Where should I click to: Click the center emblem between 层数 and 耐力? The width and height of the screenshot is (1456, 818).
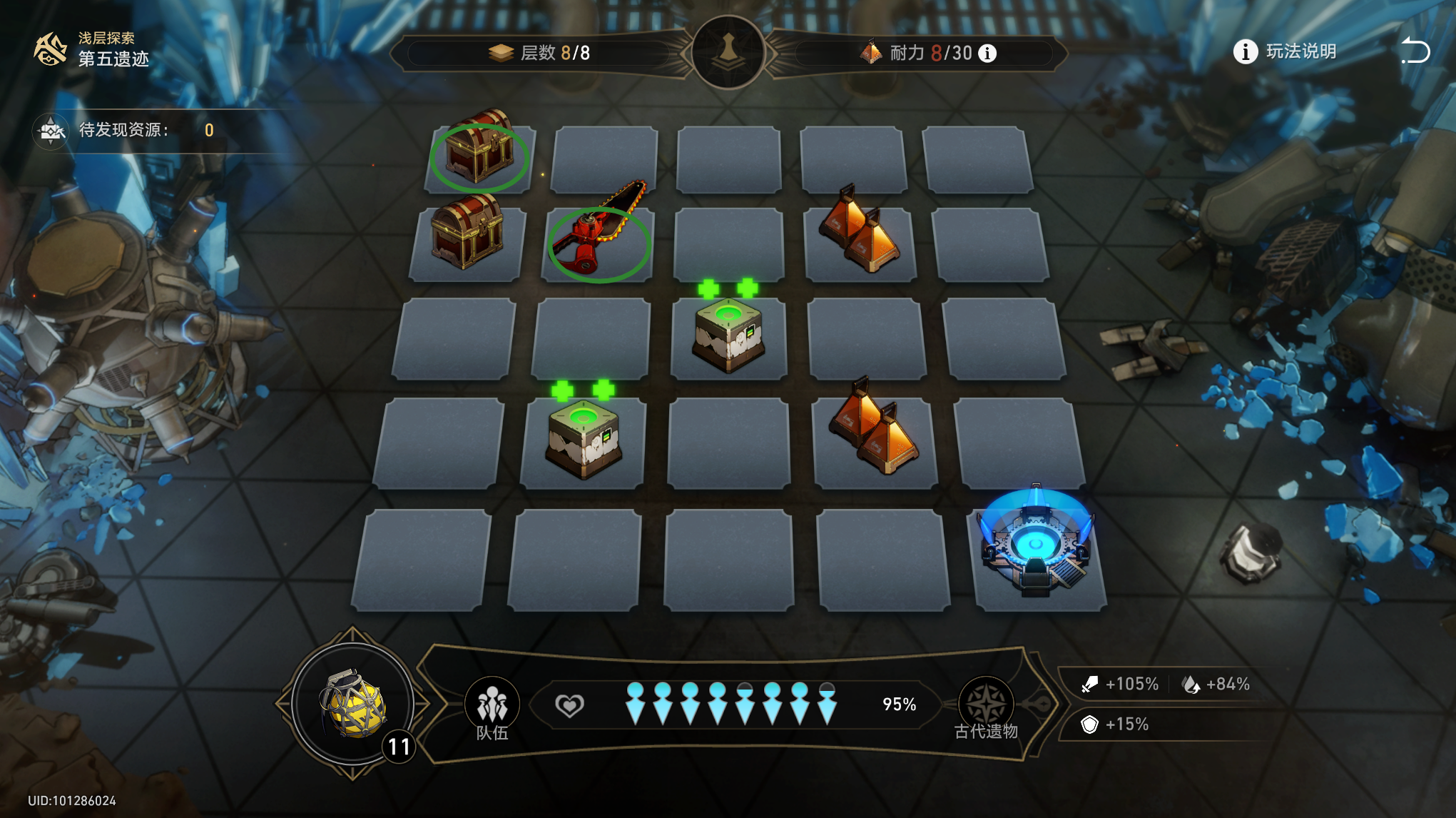728,52
